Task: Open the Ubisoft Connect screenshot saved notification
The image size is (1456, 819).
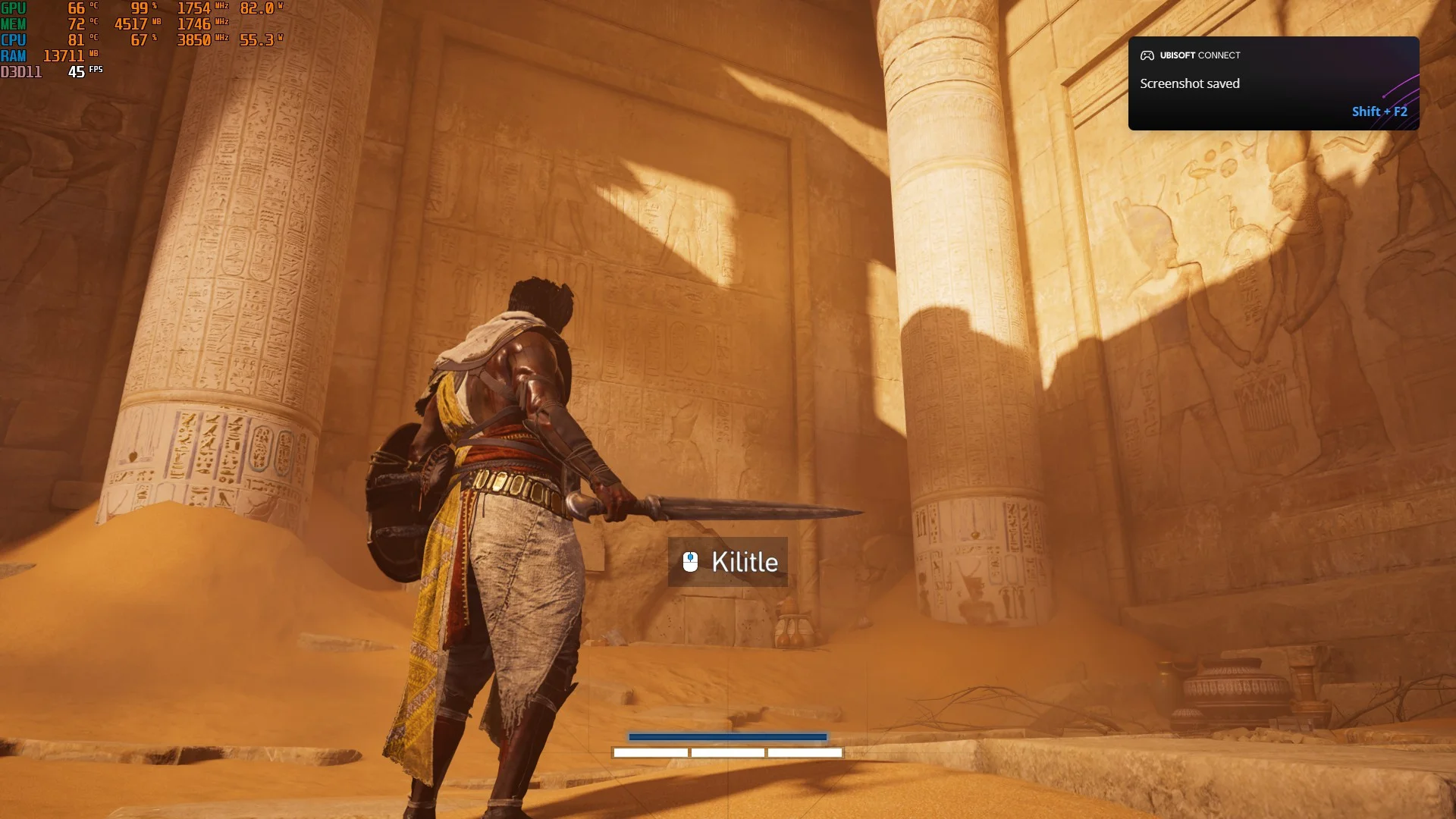Action: click(1272, 83)
